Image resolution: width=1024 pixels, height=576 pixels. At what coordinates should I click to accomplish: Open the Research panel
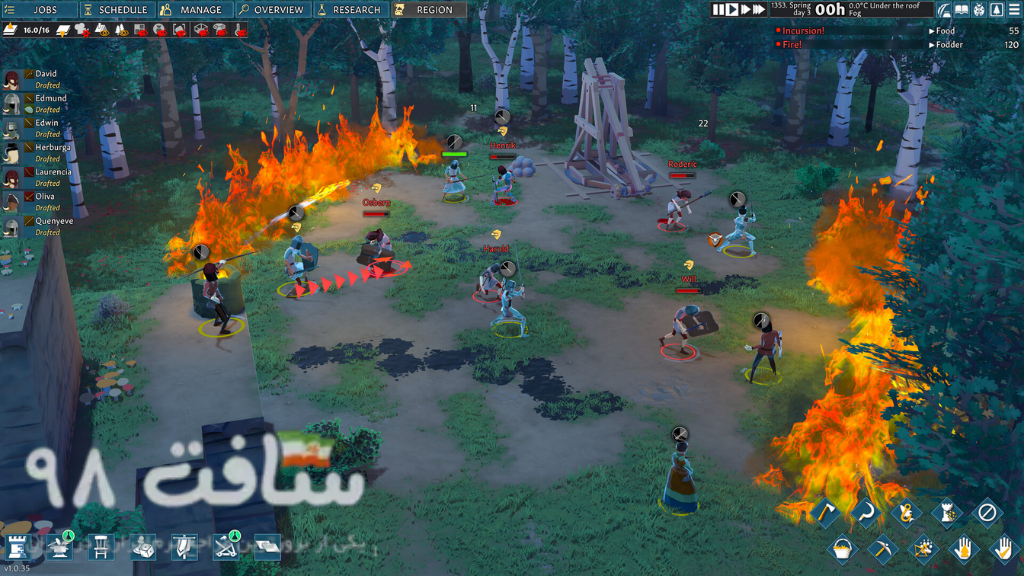coord(349,10)
